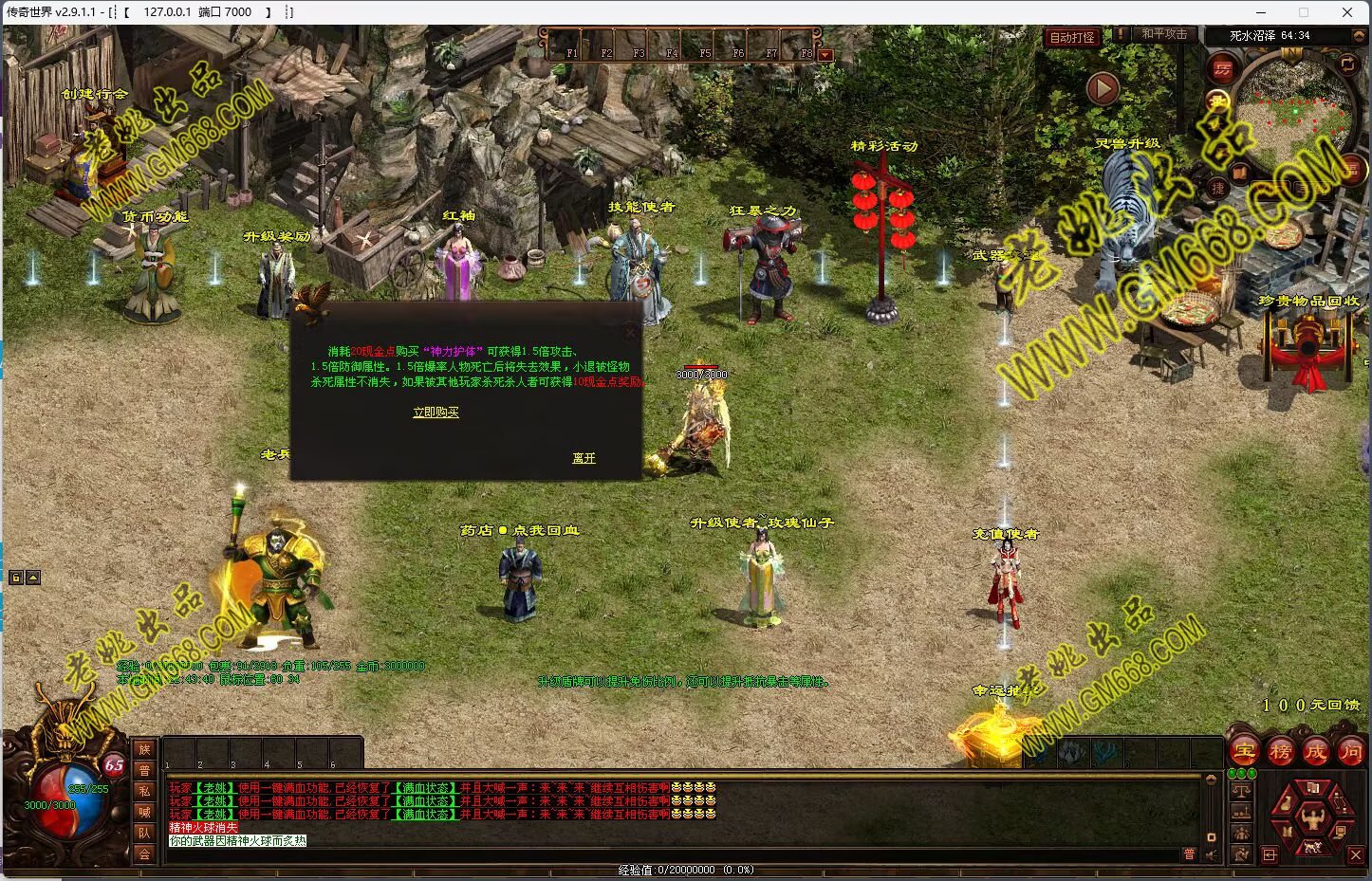Click the game exit X button

[x=1355, y=854]
